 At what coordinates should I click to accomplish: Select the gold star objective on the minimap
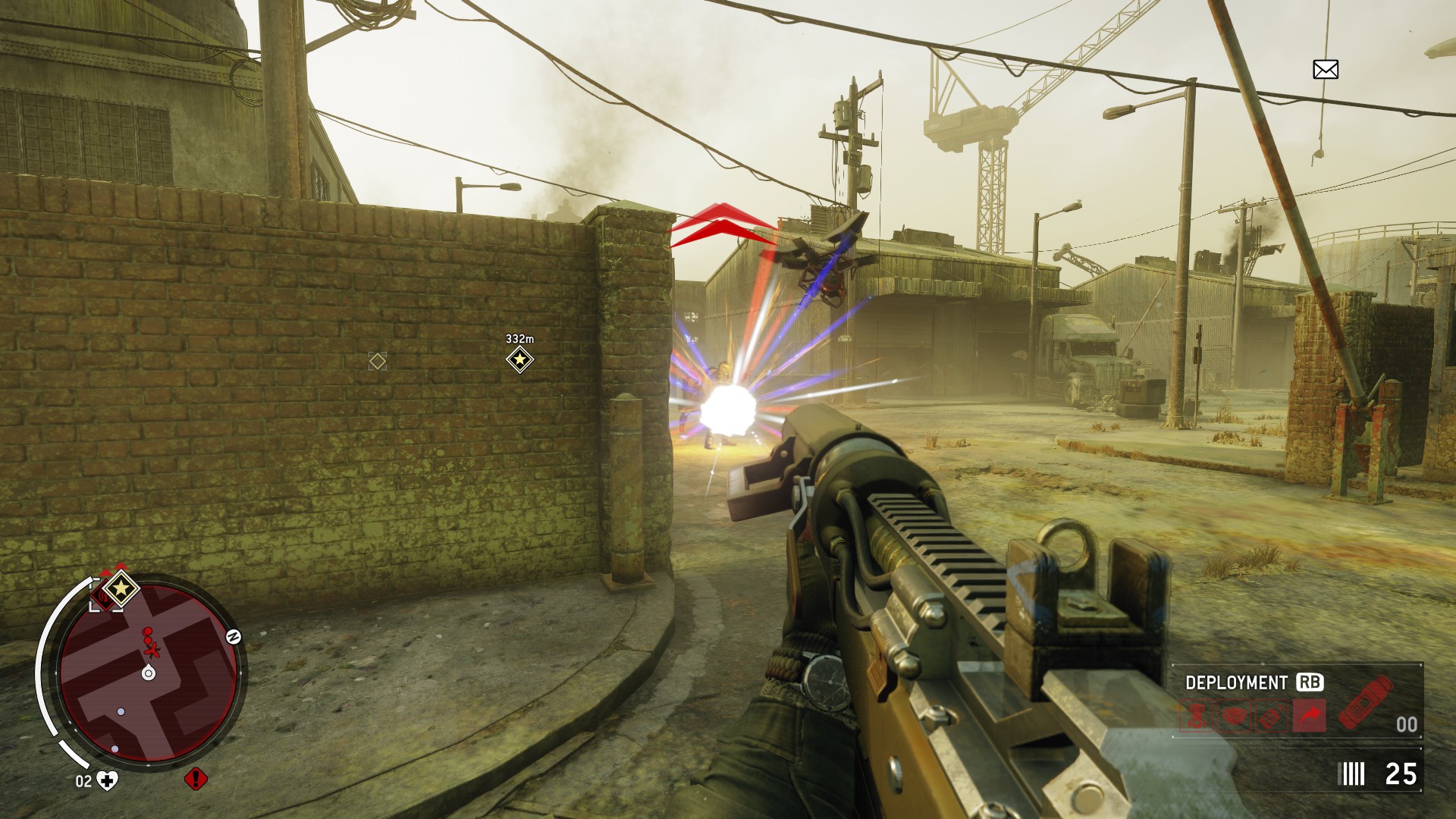tap(121, 588)
